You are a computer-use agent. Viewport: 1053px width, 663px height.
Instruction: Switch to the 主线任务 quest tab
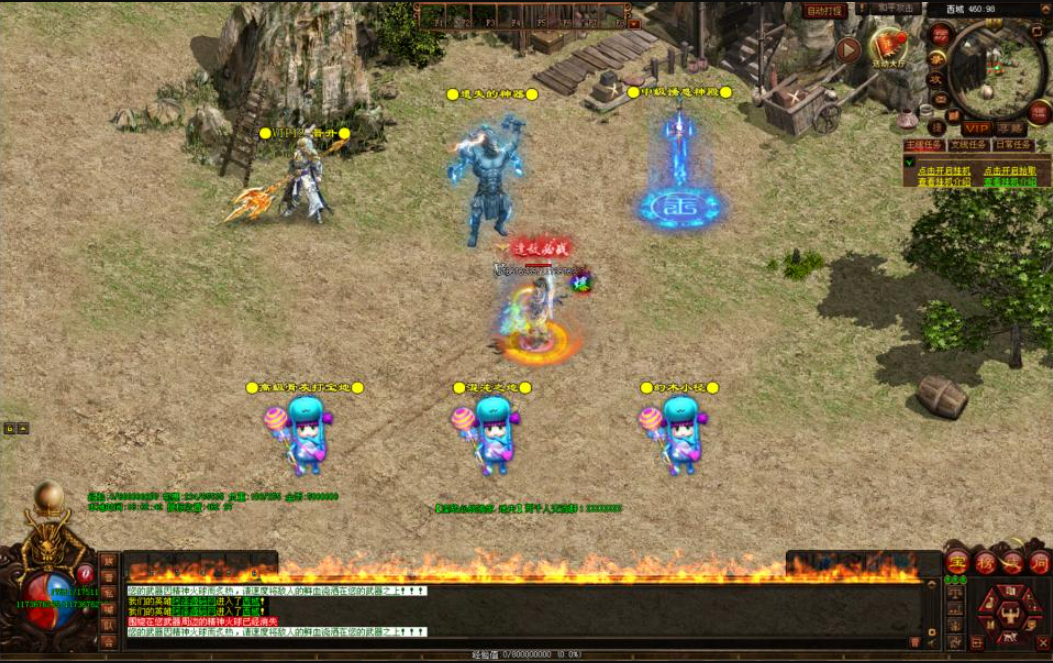point(925,145)
